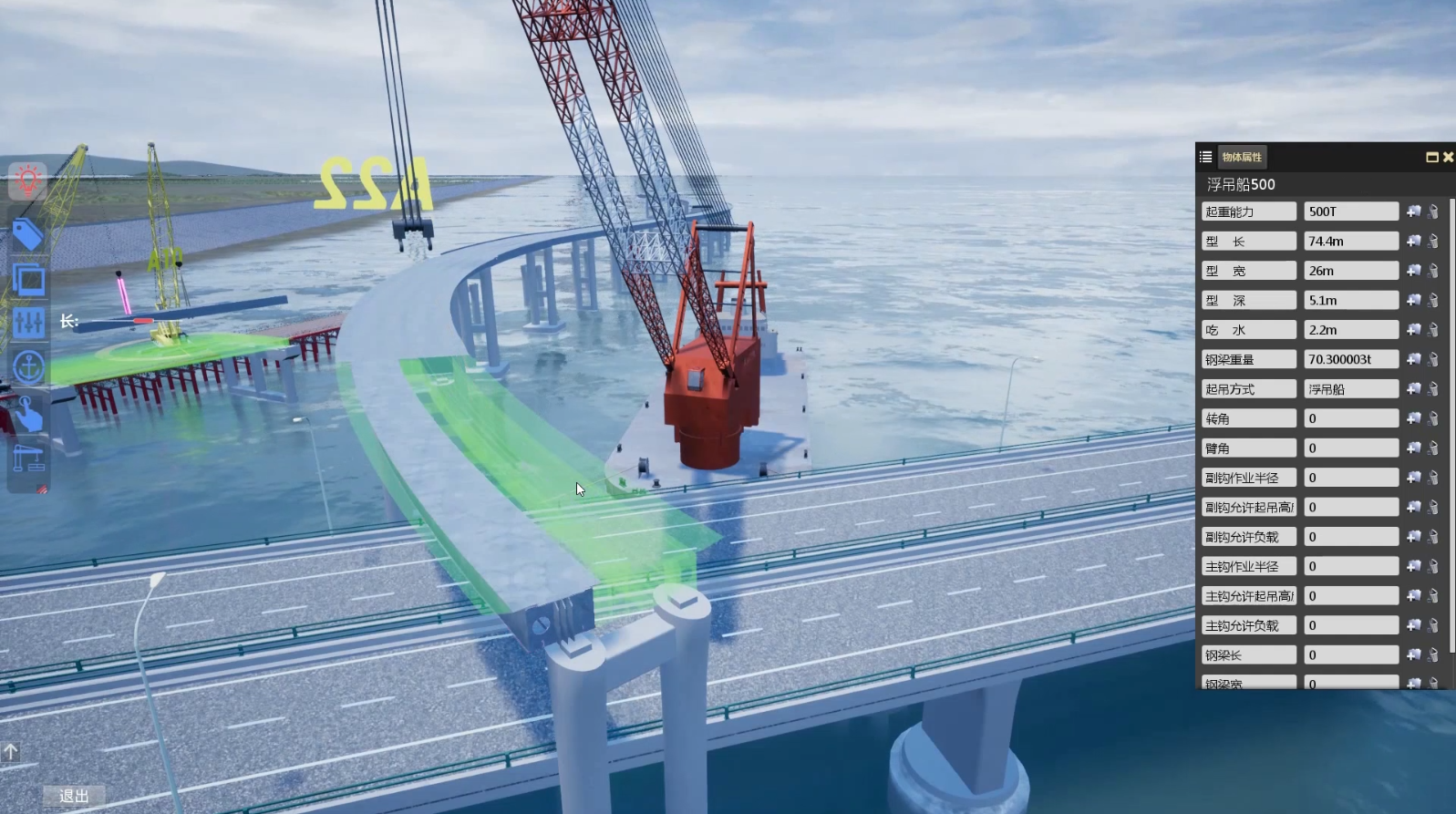
Task: Open the sliders adjustment tool
Action: click(28, 322)
